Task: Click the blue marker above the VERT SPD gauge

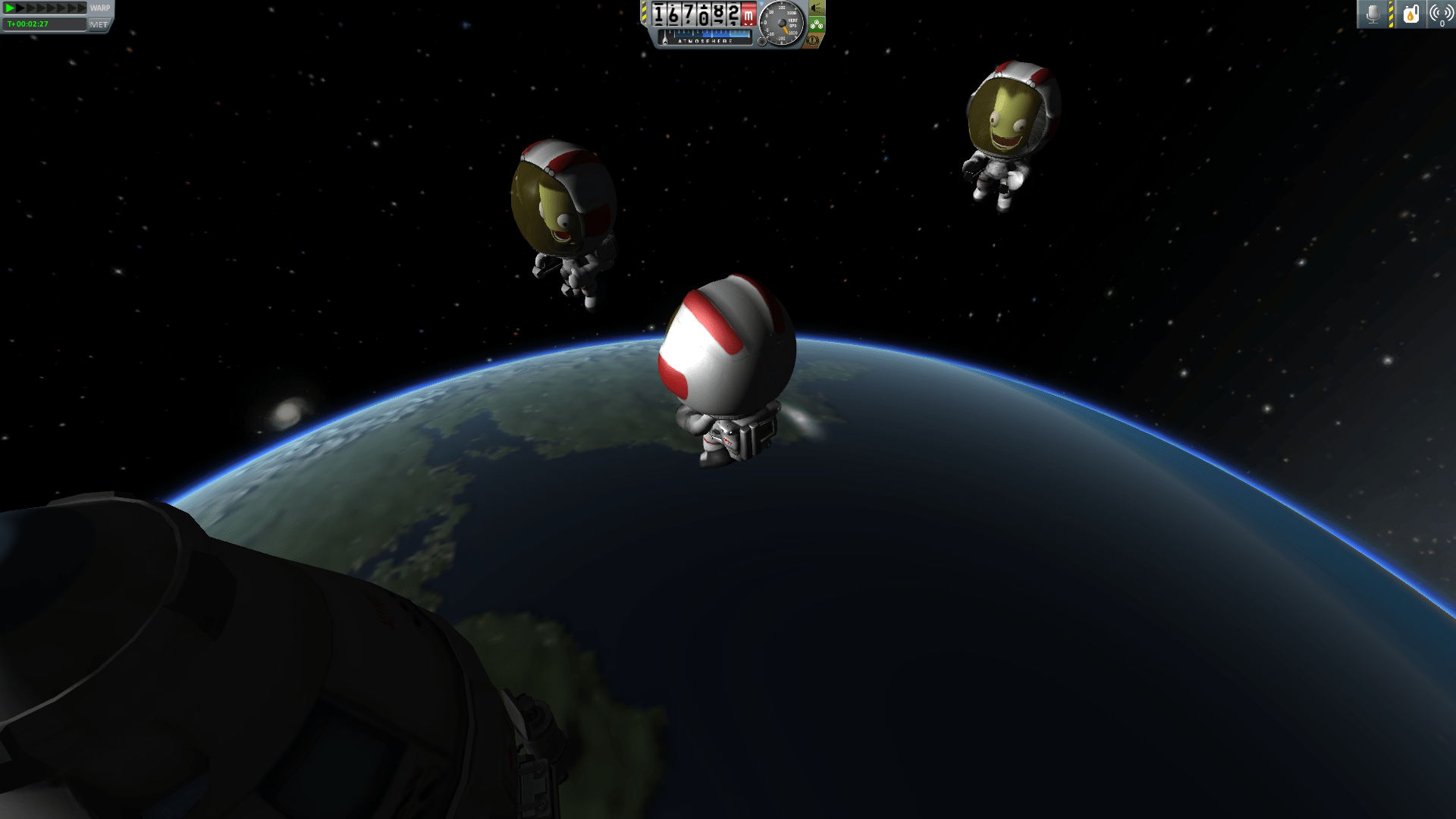Action: (761, 4)
